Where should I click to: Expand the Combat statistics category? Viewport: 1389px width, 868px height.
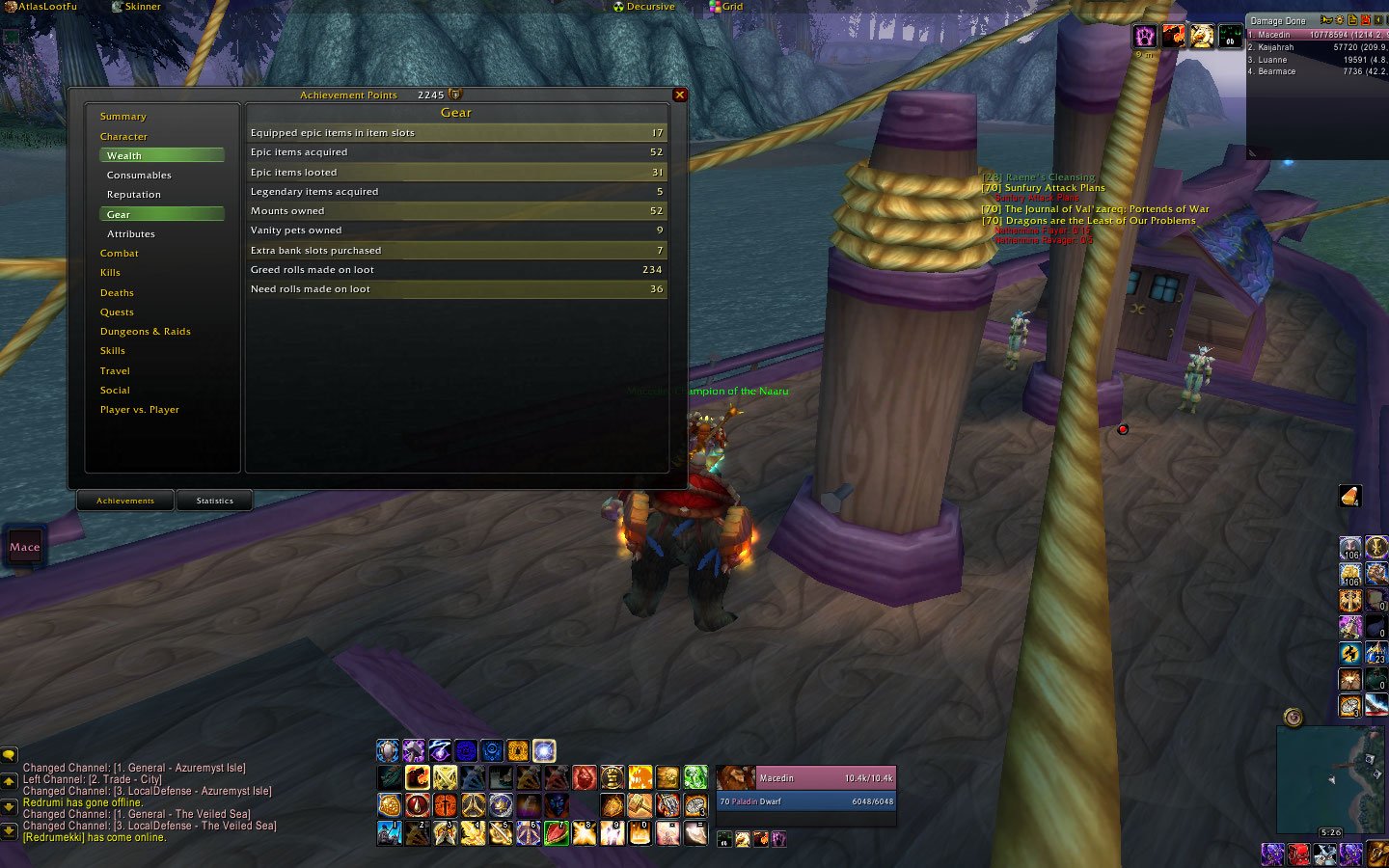(120, 254)
